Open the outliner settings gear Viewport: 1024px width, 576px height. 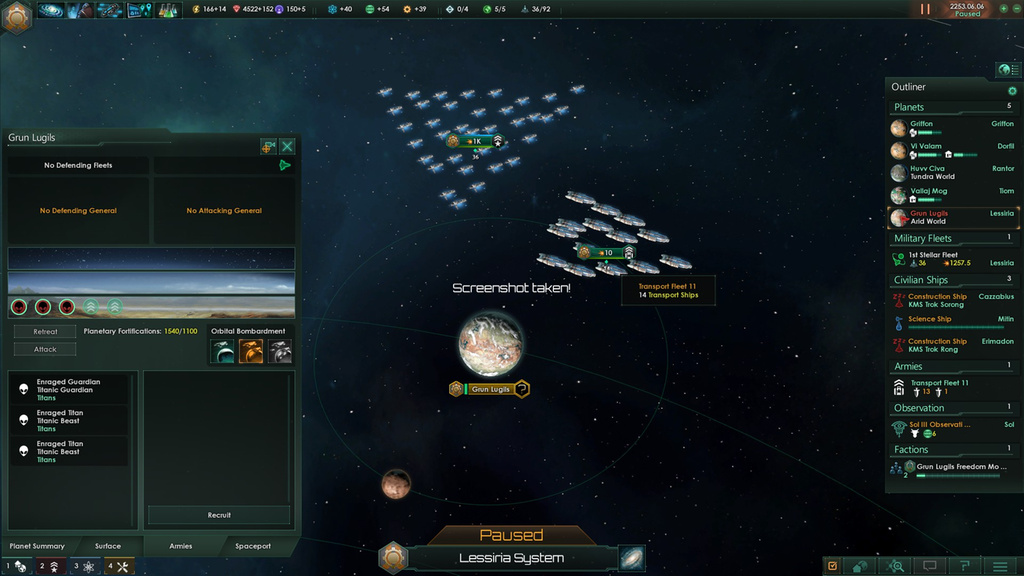pyautogui.click(x=1012, y=91)
